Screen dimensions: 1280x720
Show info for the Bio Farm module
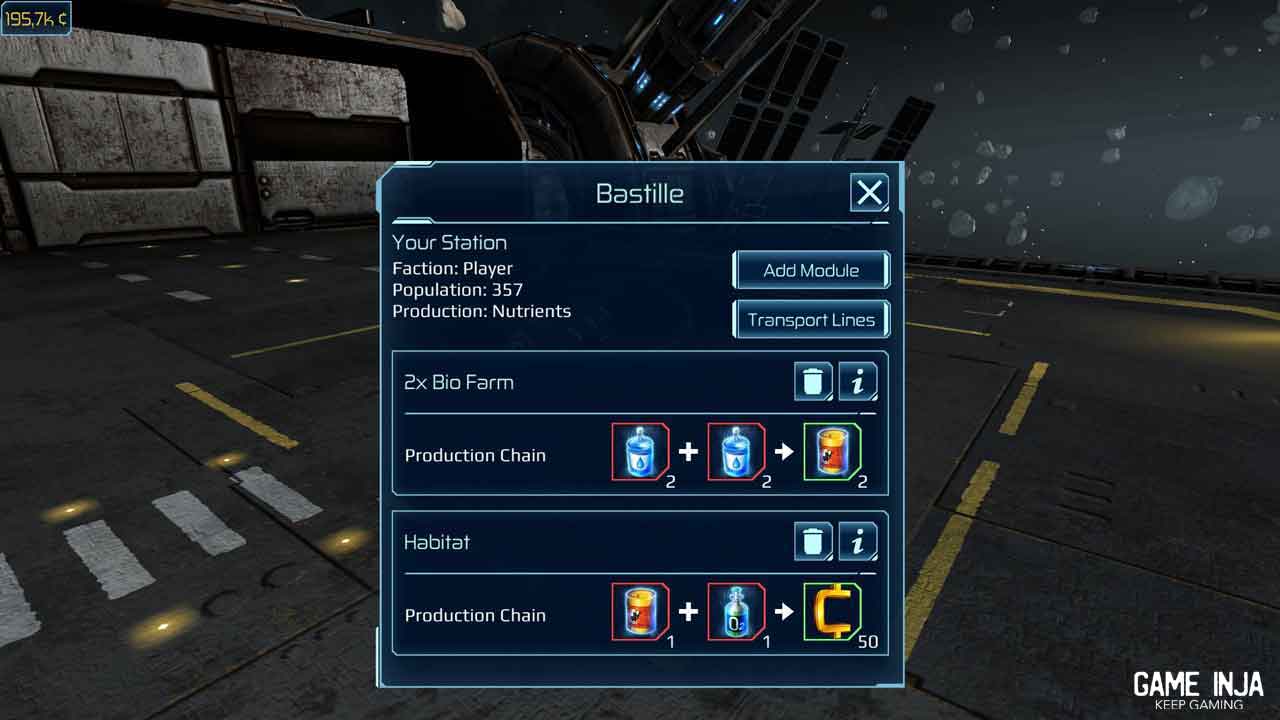pyautogui.click(x=857, y=382)
